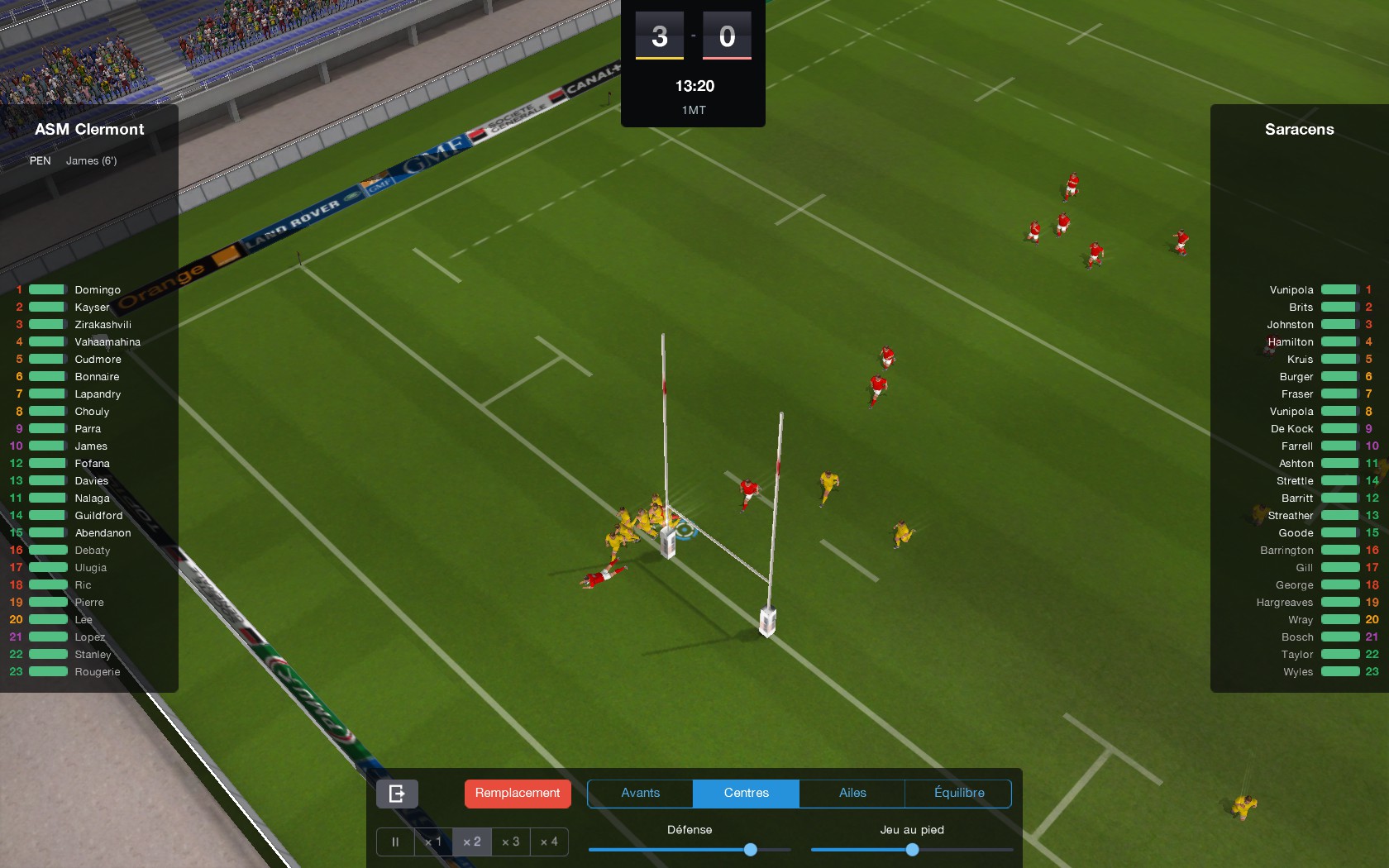1389x868 pixels.
Task: Enable the Ailes tactic
Action: click(x=852, y=793)
